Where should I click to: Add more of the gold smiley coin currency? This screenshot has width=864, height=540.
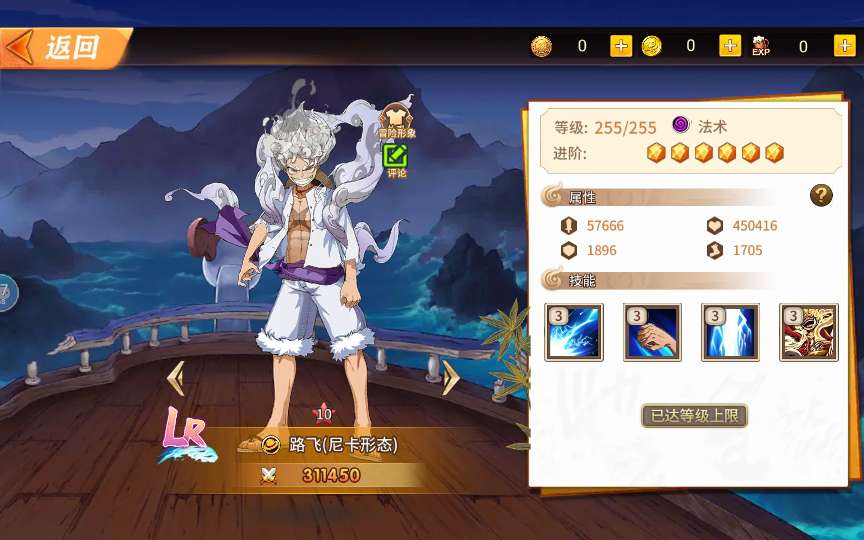(730, 46)
